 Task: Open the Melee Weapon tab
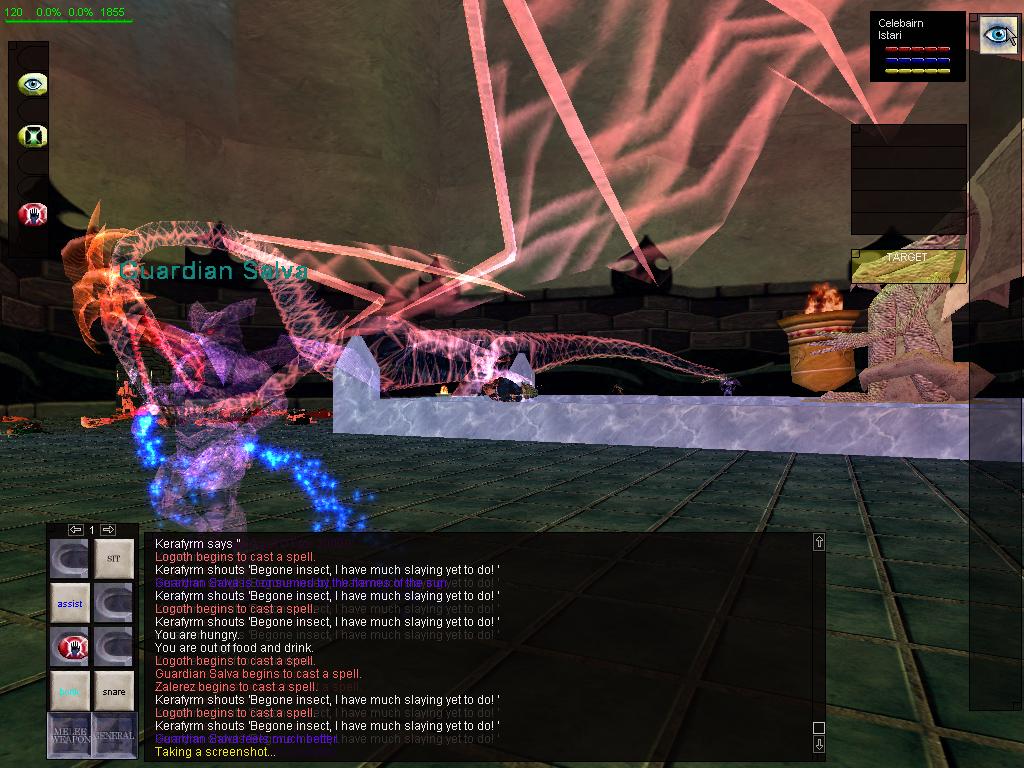(69, 735)
